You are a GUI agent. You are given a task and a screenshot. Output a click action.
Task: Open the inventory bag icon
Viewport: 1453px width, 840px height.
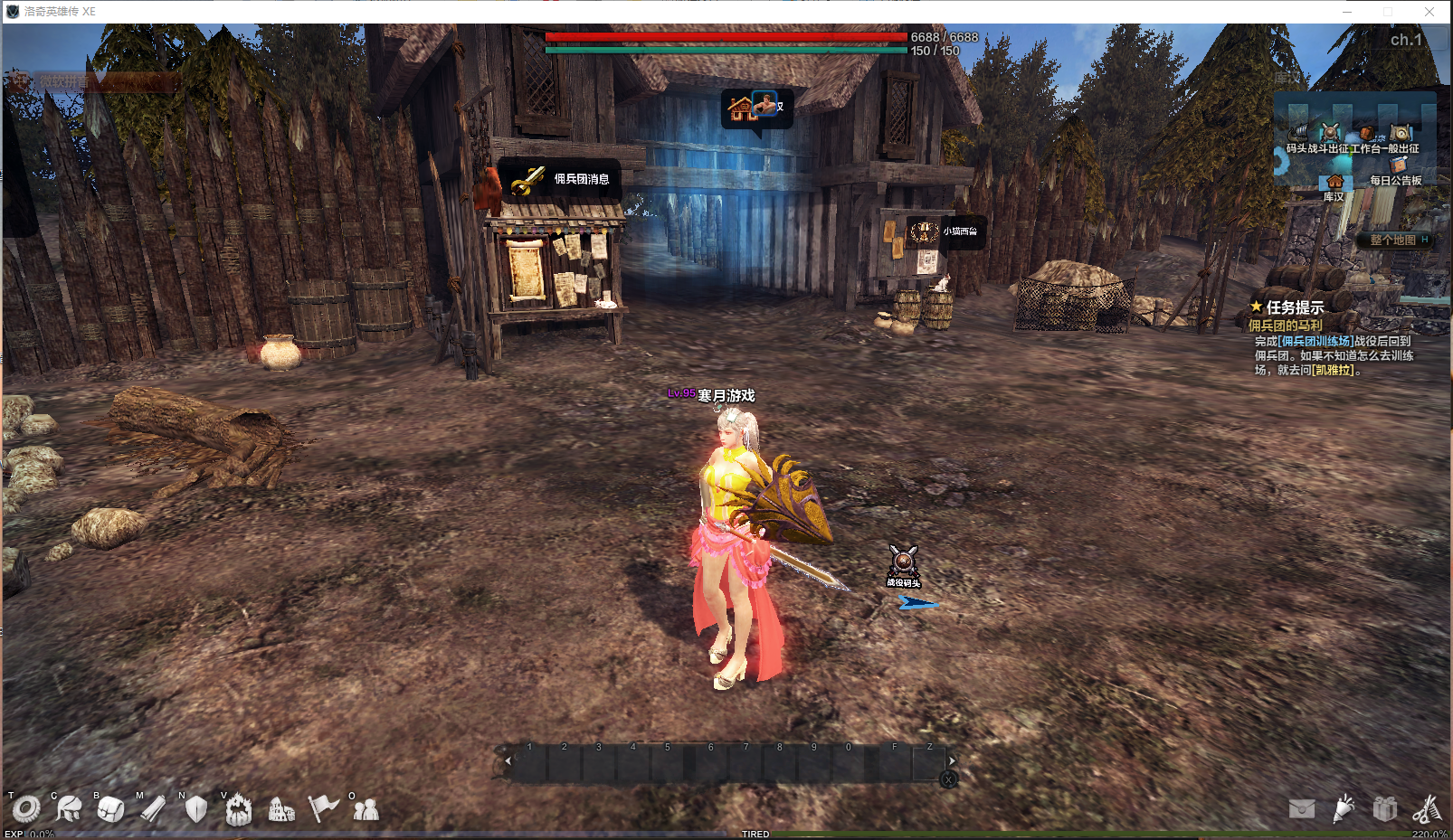[x=110, y=808]
